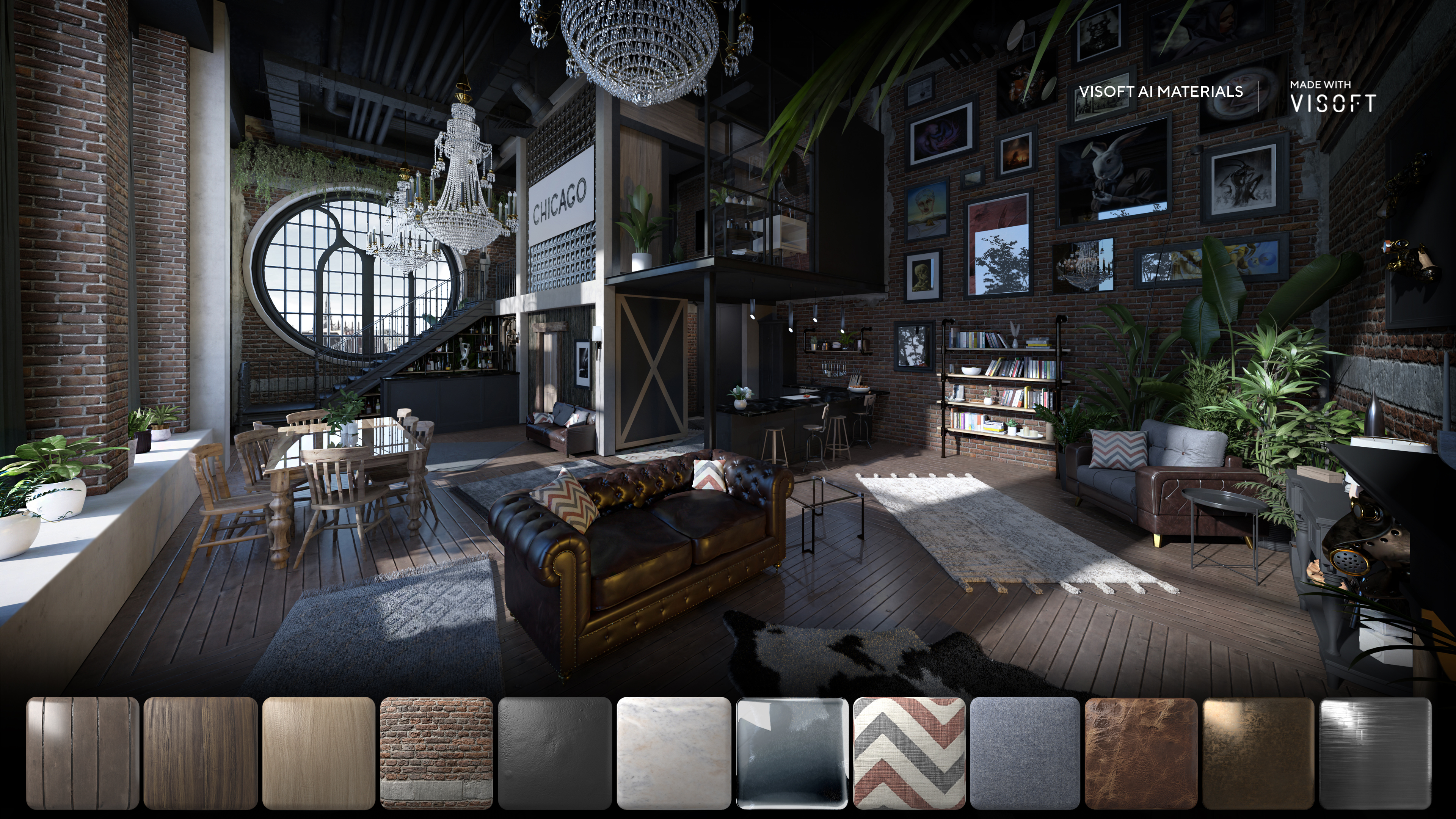
Task: Choose the red and gray chevron fabric swatch
Action: (x=909, y=753)
